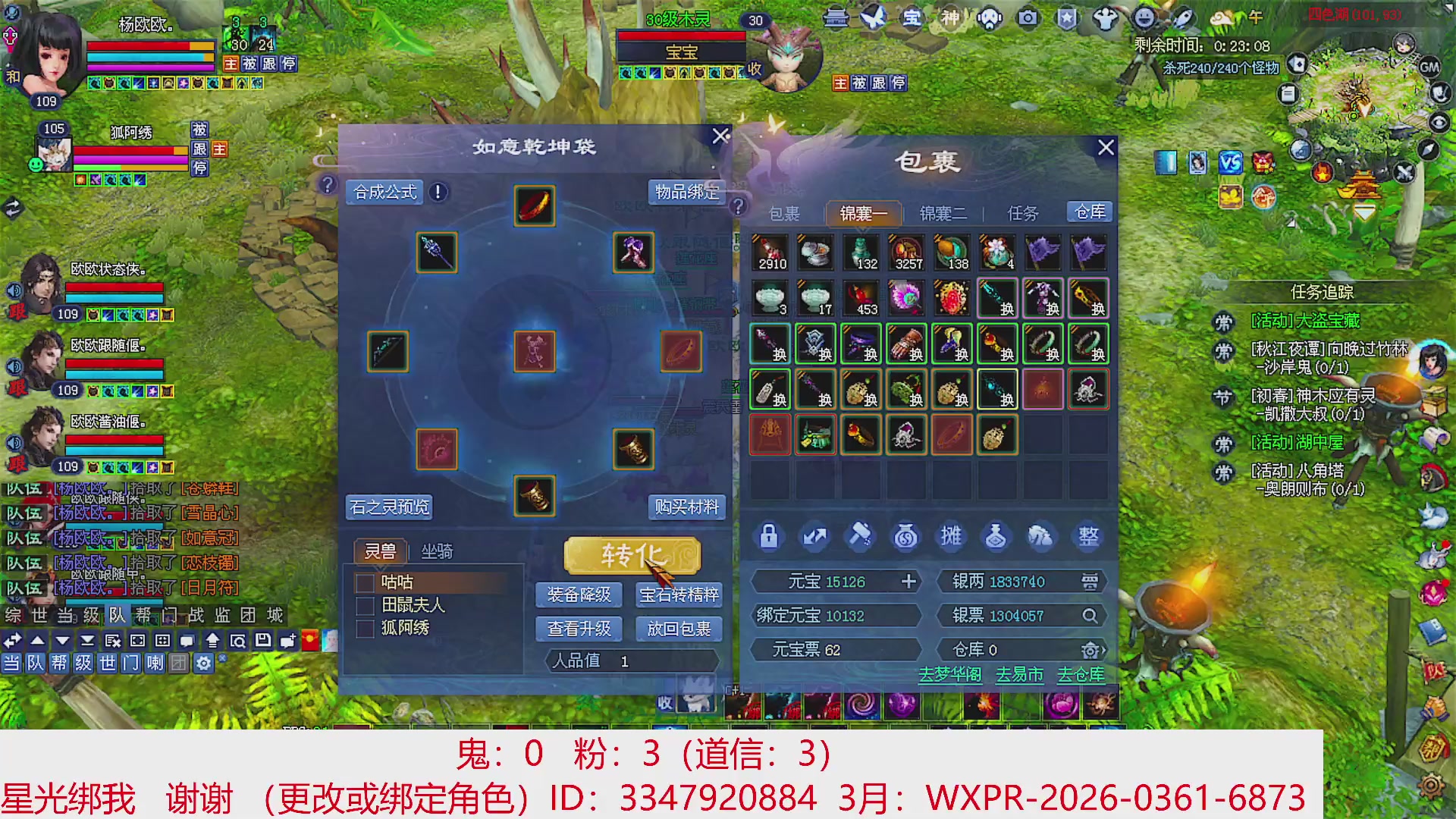The image size is (1456, 819).
Task: Take a screenshot with the camera icon
Action: (1028, 19)
